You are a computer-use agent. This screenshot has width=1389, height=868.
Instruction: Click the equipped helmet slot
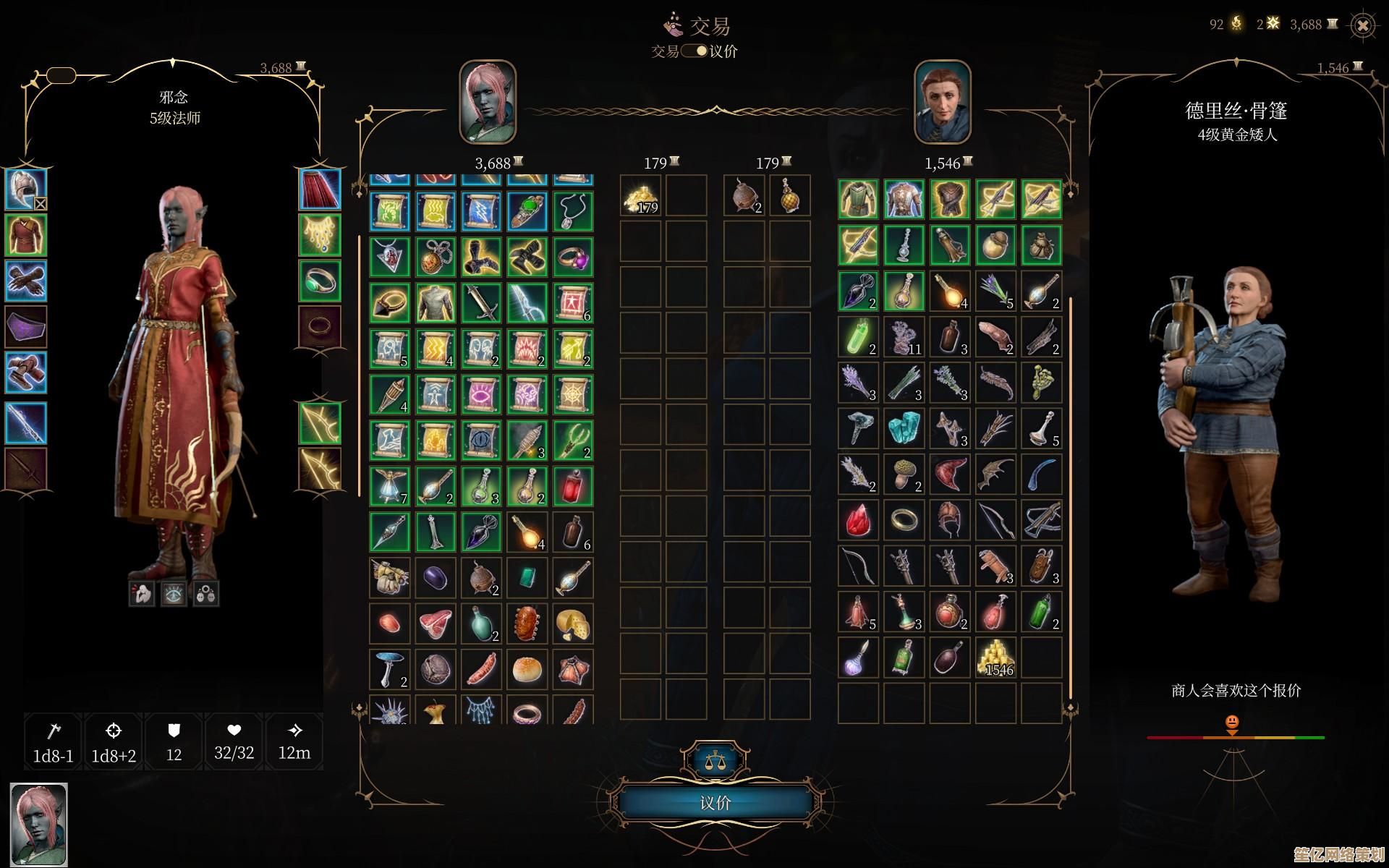click(26, 190)
